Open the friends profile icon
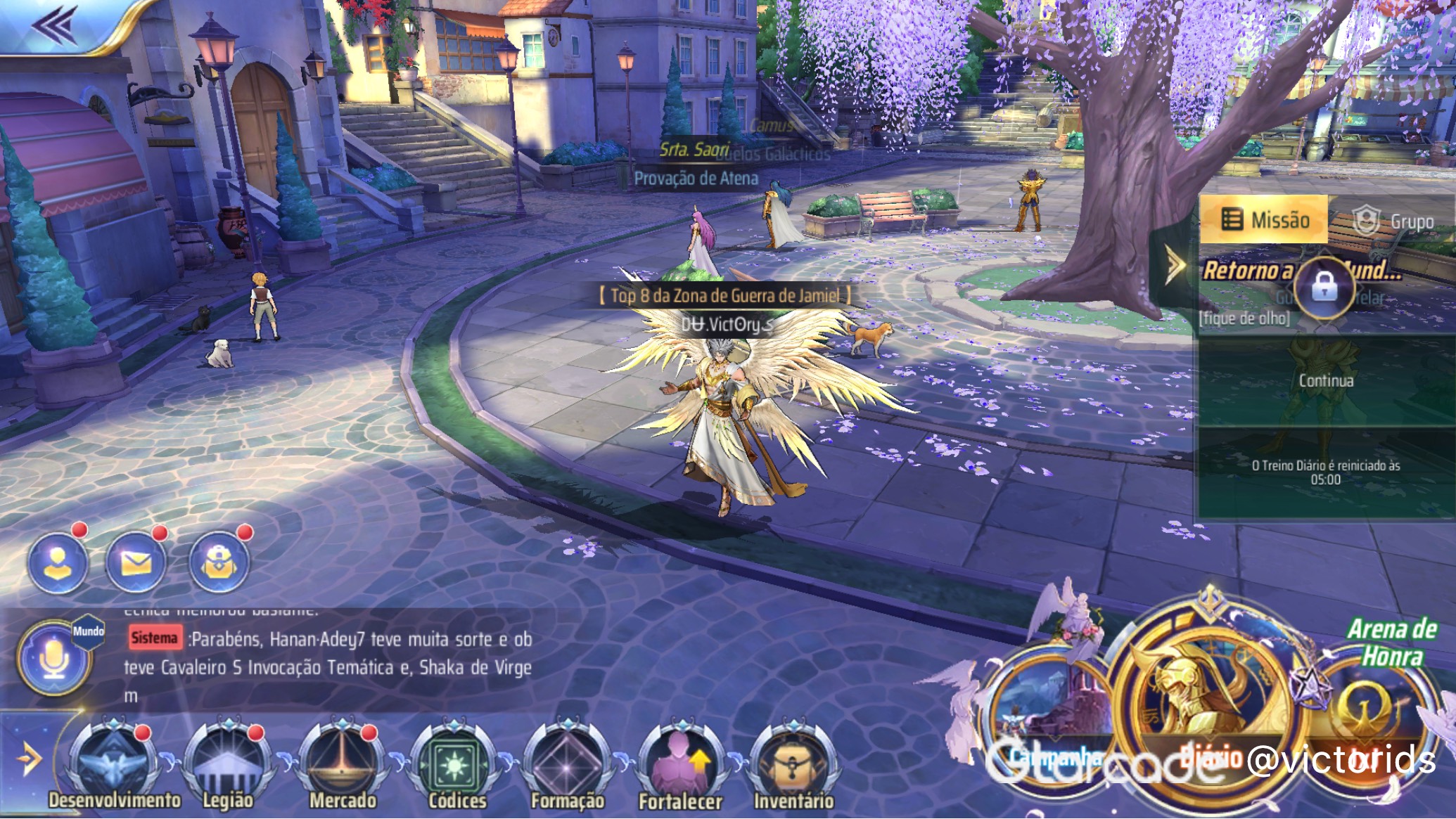Image resolution: width=1456 pixels, height=819 pixels. [x=58, y=562]
